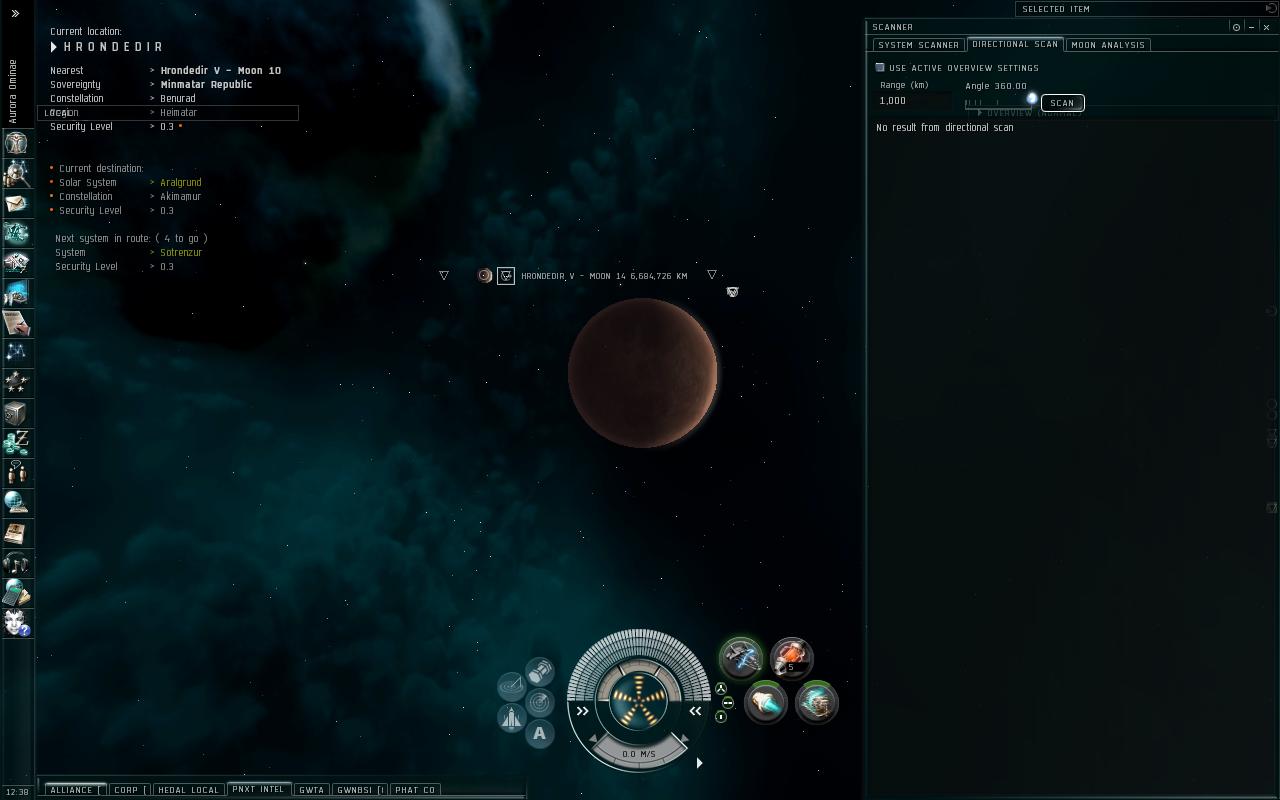
Task: Toggle the autopilot "A" button
Action: (x=539, y=734)
